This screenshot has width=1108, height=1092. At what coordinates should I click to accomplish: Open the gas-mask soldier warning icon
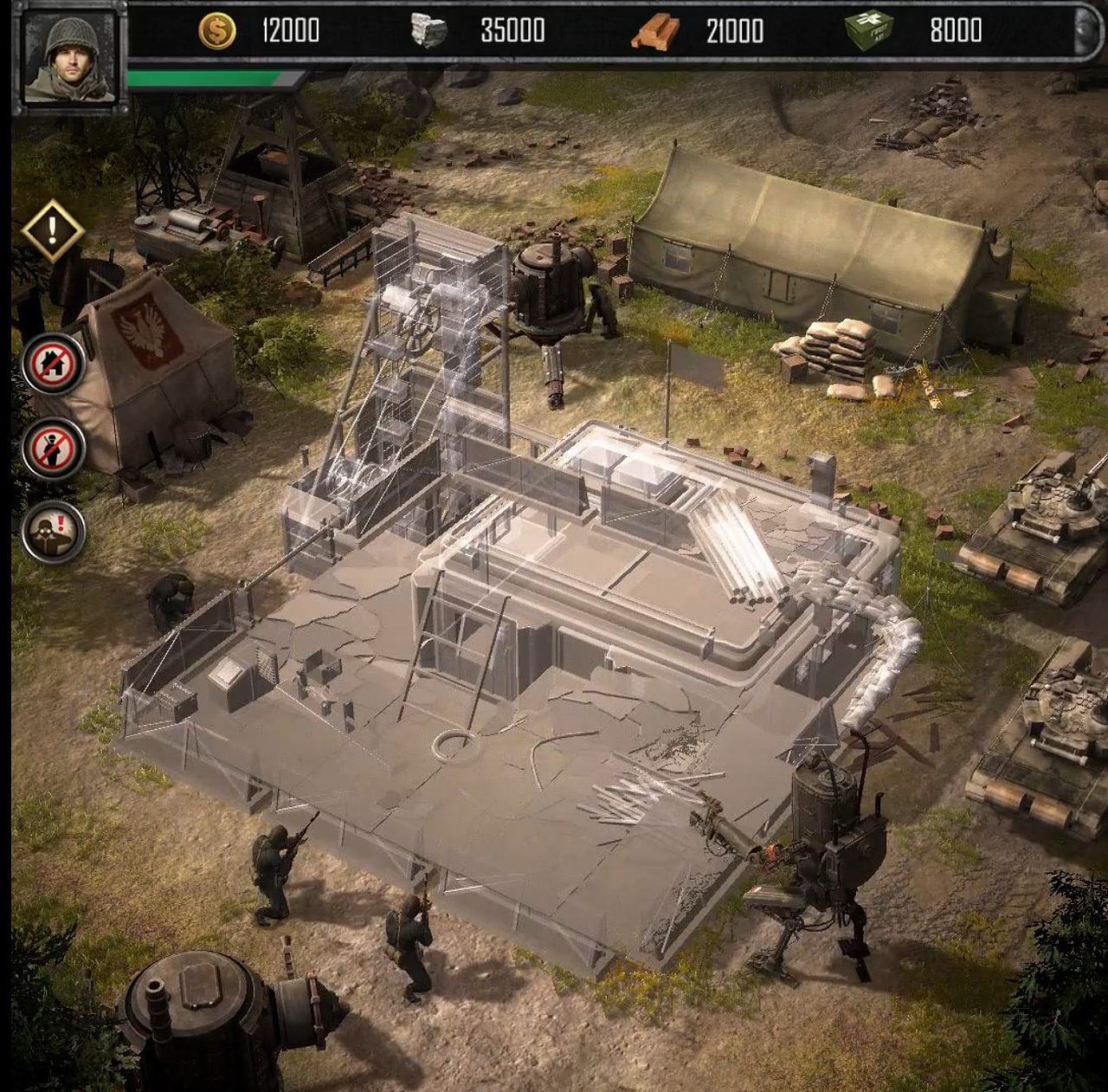click(x=54, y=532)
